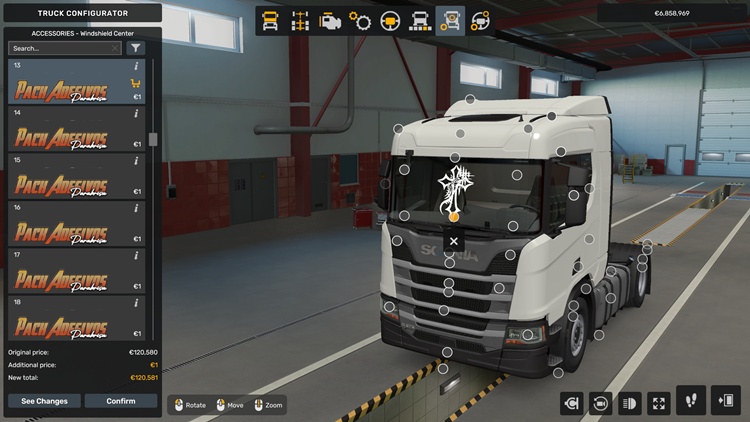Open the See Changes summary
The width and height of the screenshot is (750, 422).
(x=45, y=401)
